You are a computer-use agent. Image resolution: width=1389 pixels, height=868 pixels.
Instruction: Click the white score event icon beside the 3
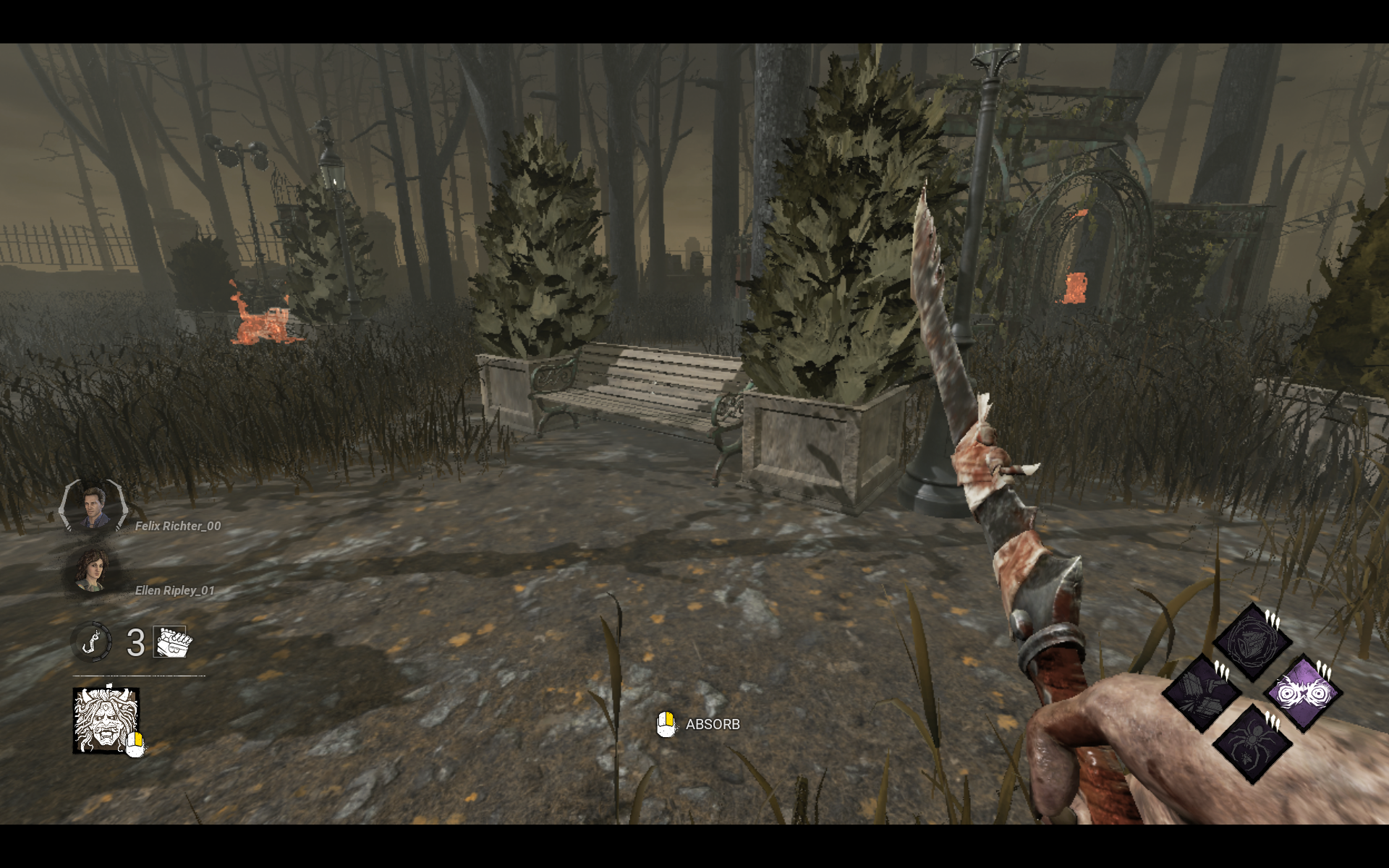[x=169, y=641]
